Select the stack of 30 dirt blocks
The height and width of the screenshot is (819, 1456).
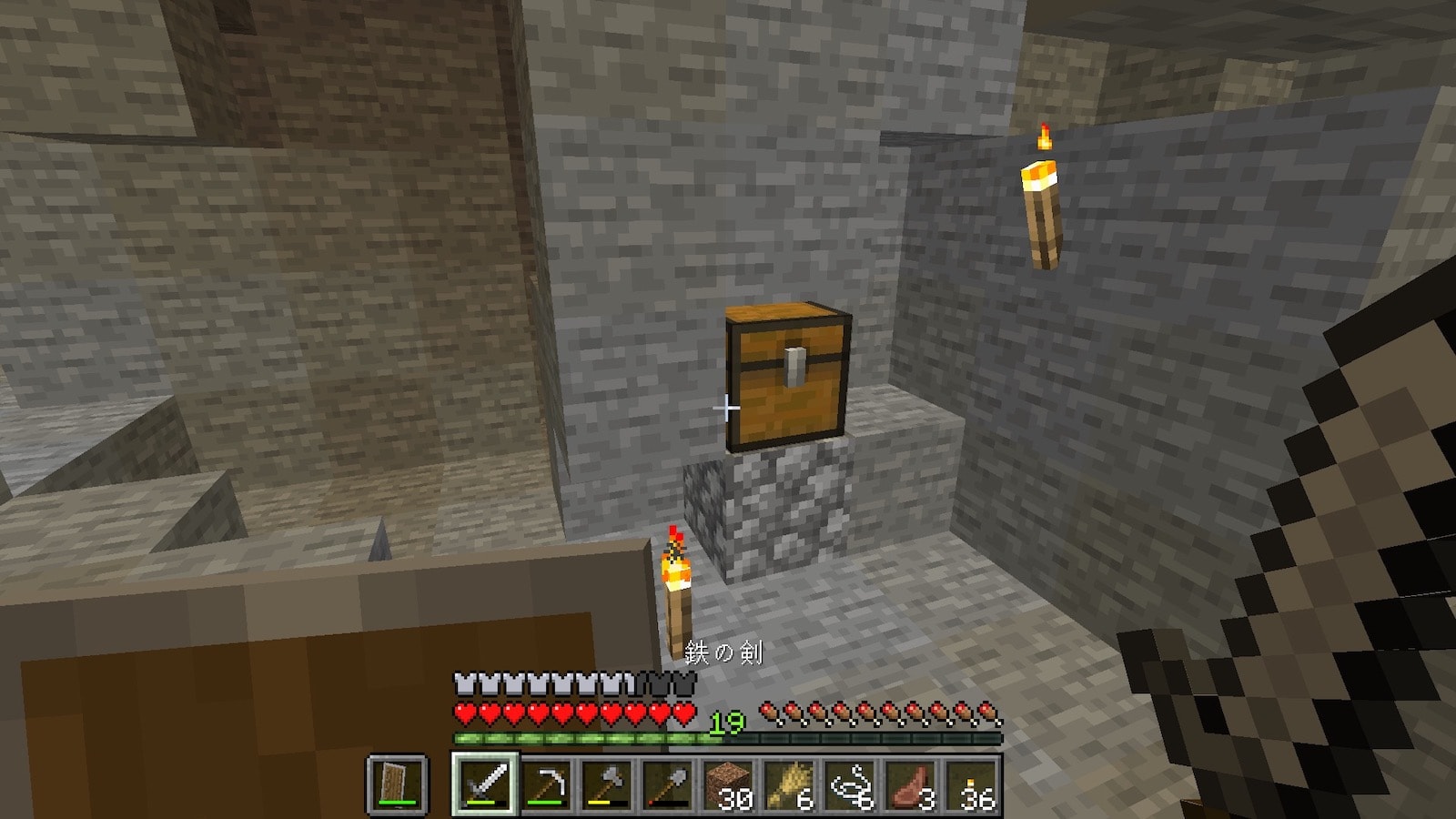pyautogui.click(x=729, y=784)
